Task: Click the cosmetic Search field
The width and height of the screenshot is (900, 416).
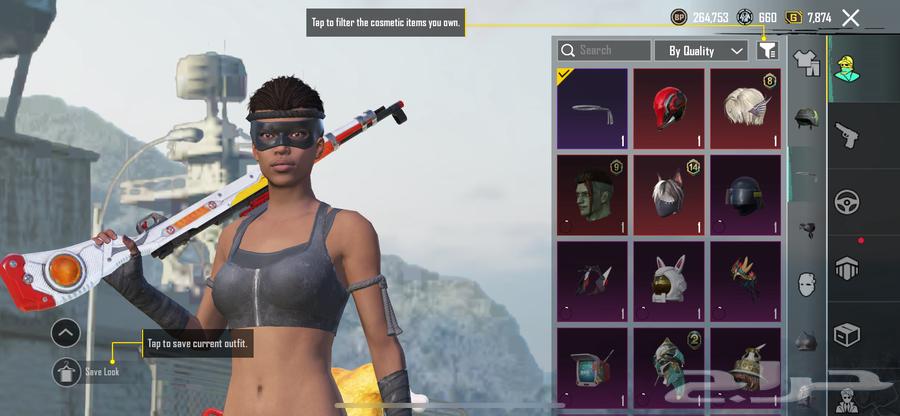Action: 605,50
